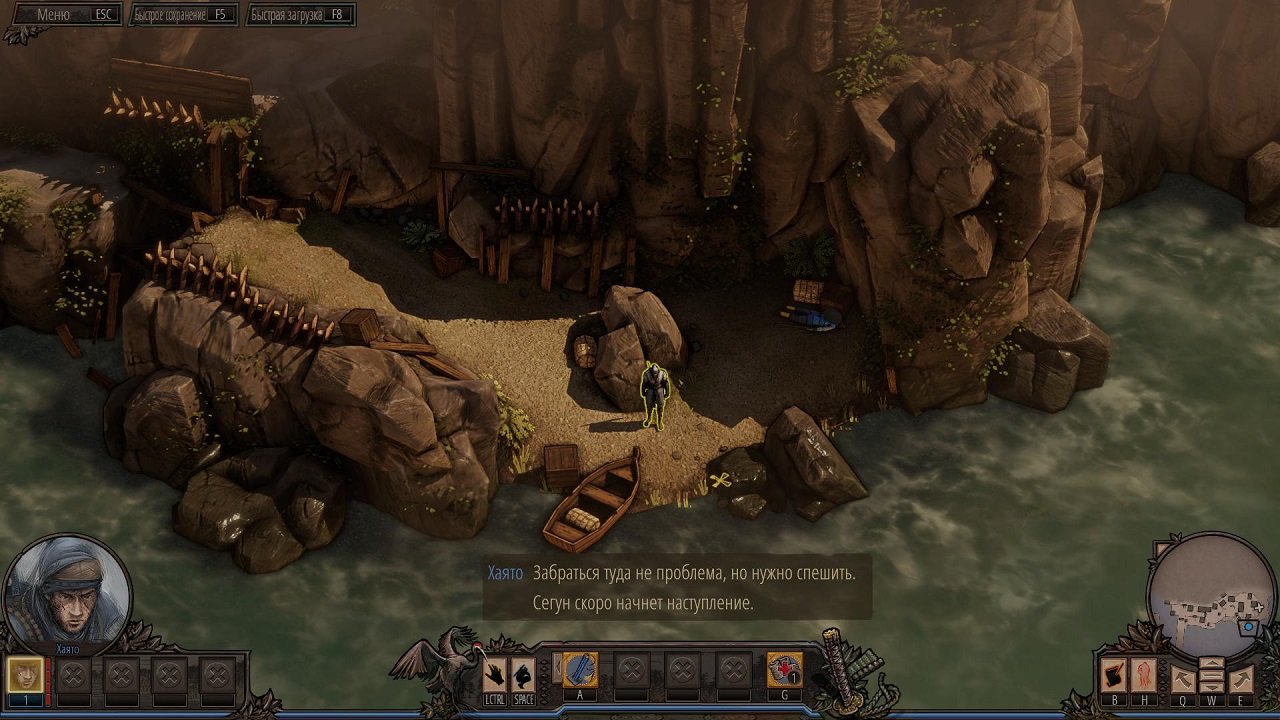Click an empty X ability slot

(632, 668)
